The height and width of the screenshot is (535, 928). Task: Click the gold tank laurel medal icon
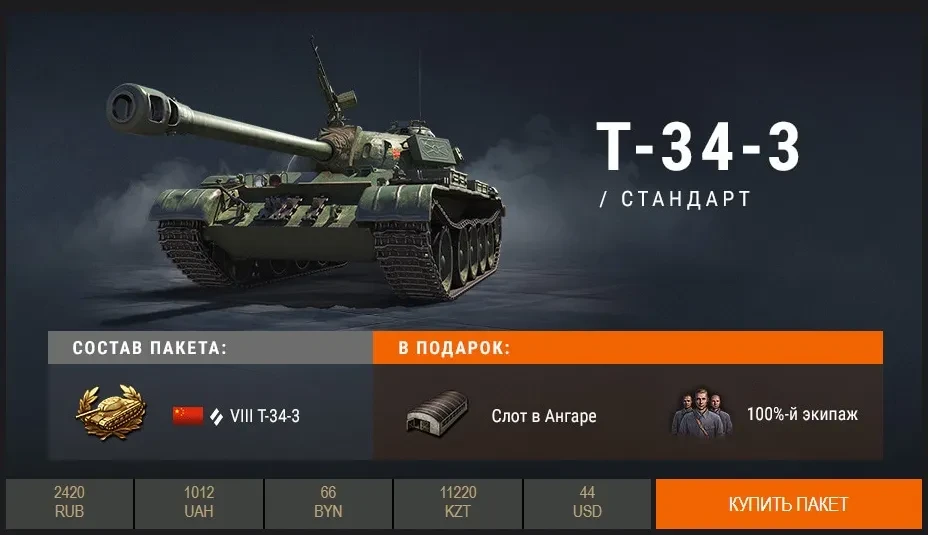tap(110, 413)
